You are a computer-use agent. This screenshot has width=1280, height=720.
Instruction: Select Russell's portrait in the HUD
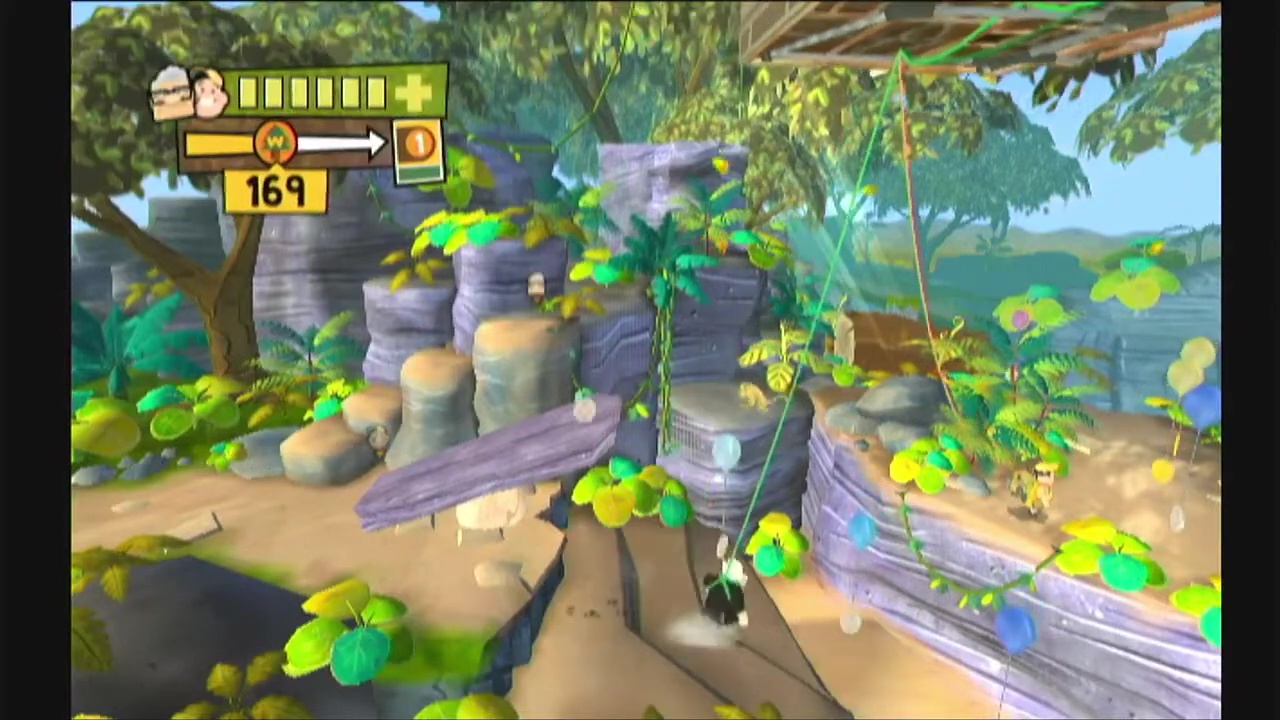210,95
